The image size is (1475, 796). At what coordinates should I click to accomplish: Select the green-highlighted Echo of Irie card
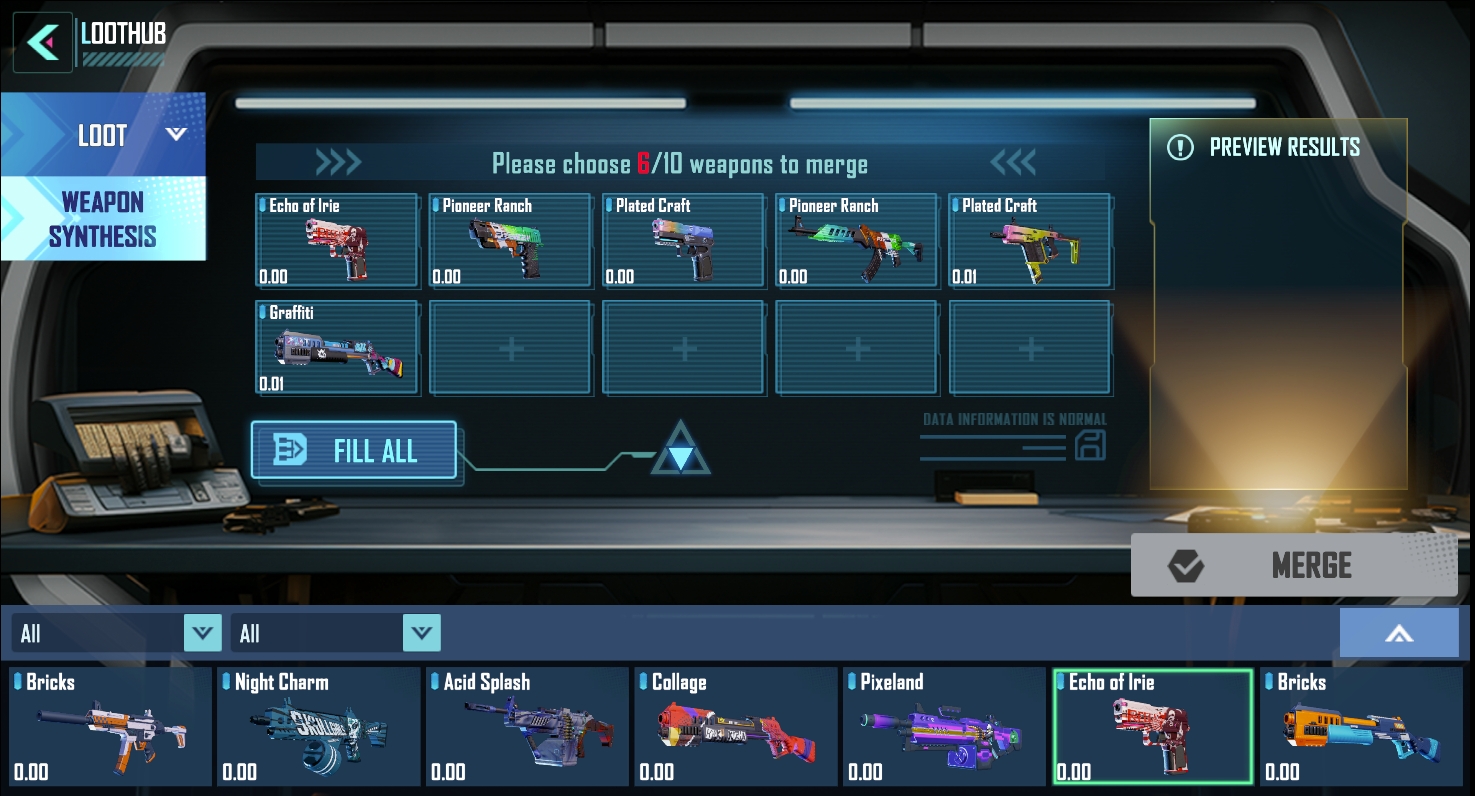1152,727
